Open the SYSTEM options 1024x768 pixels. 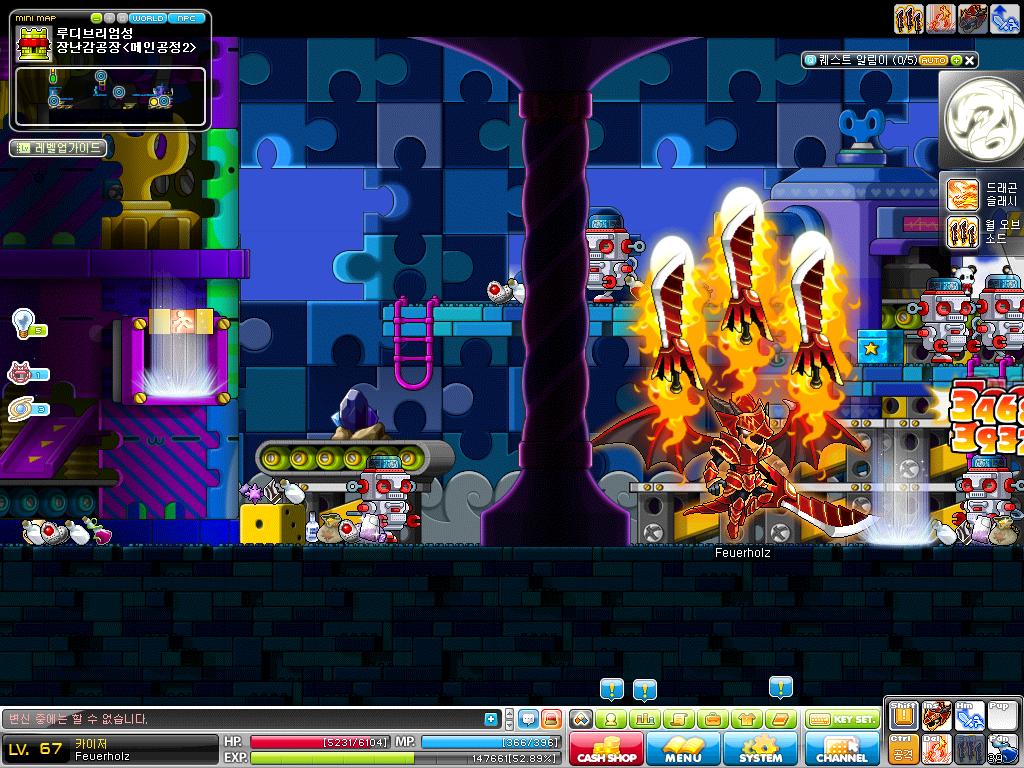(x=760, y=749)
